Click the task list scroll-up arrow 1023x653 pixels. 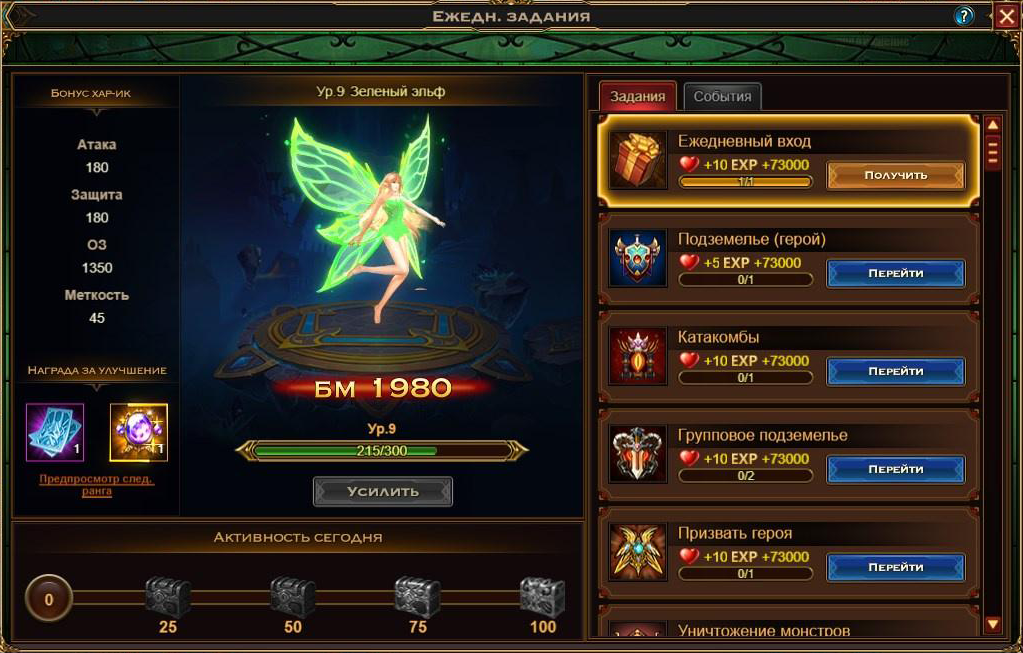(x=993, y=125)
